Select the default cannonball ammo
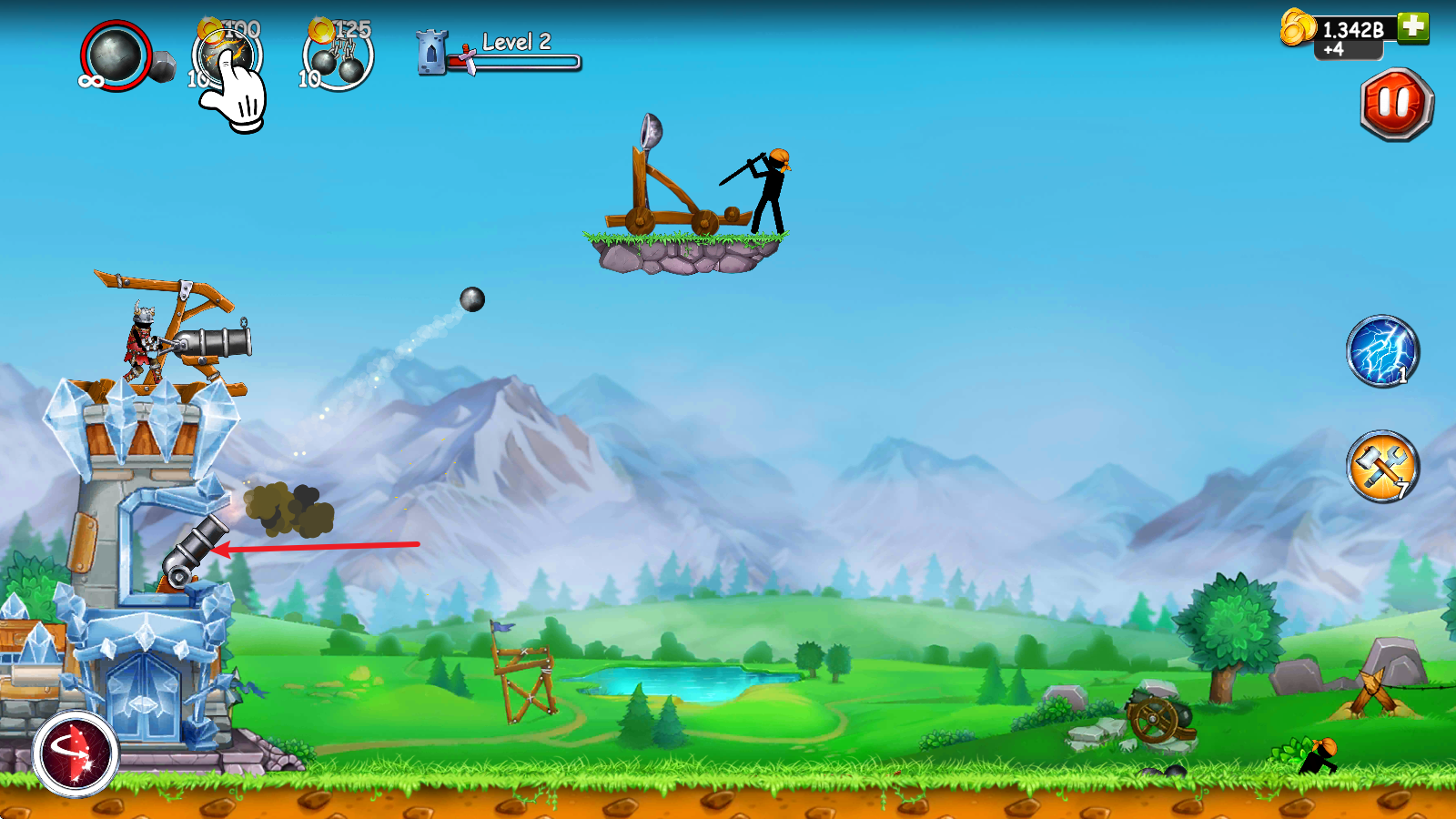Viewport: 1456px width, 819px height. point(116,56)
